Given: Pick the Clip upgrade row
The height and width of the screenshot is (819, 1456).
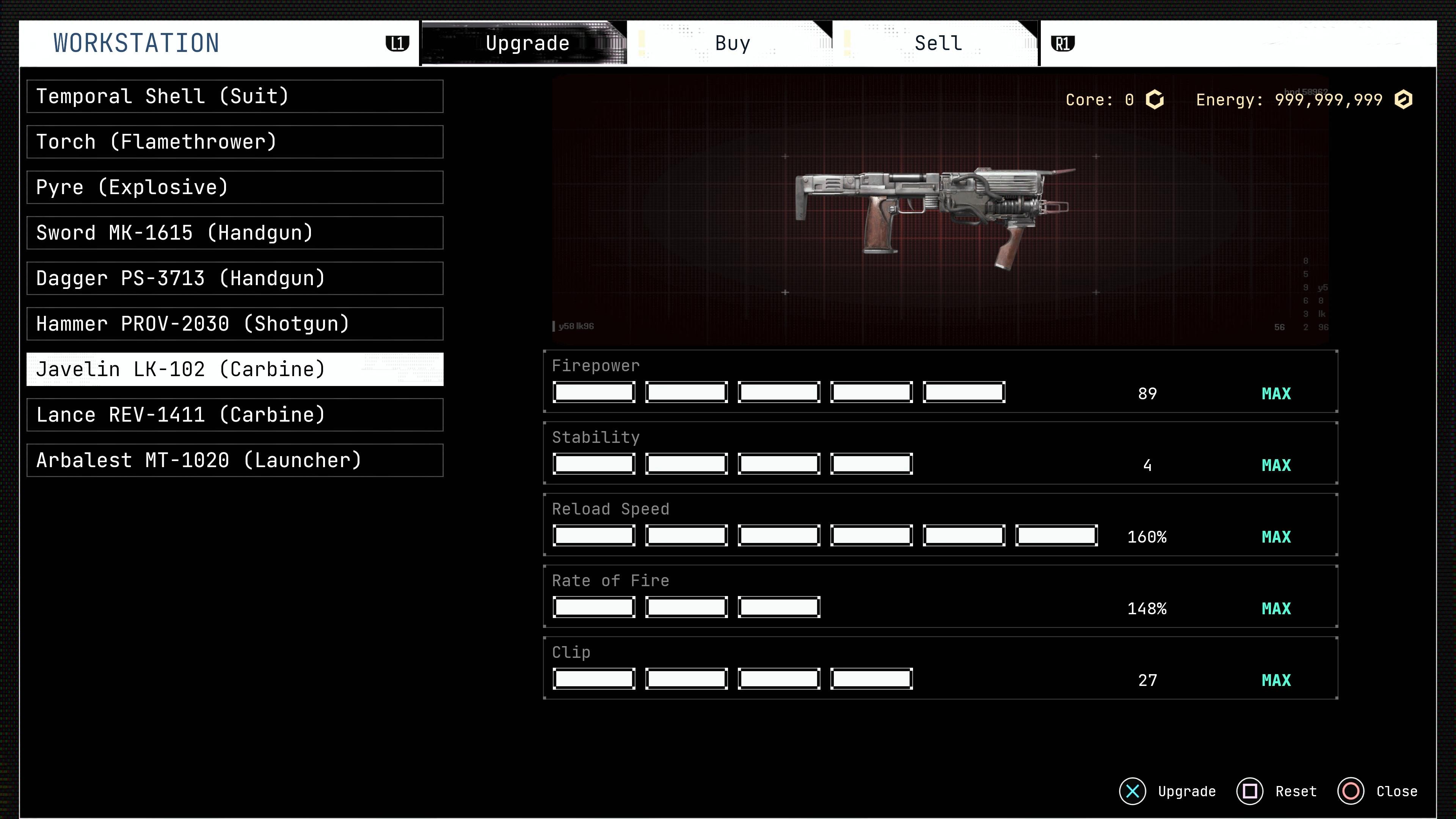Looking at the screenshot, I should pos(940,668).
